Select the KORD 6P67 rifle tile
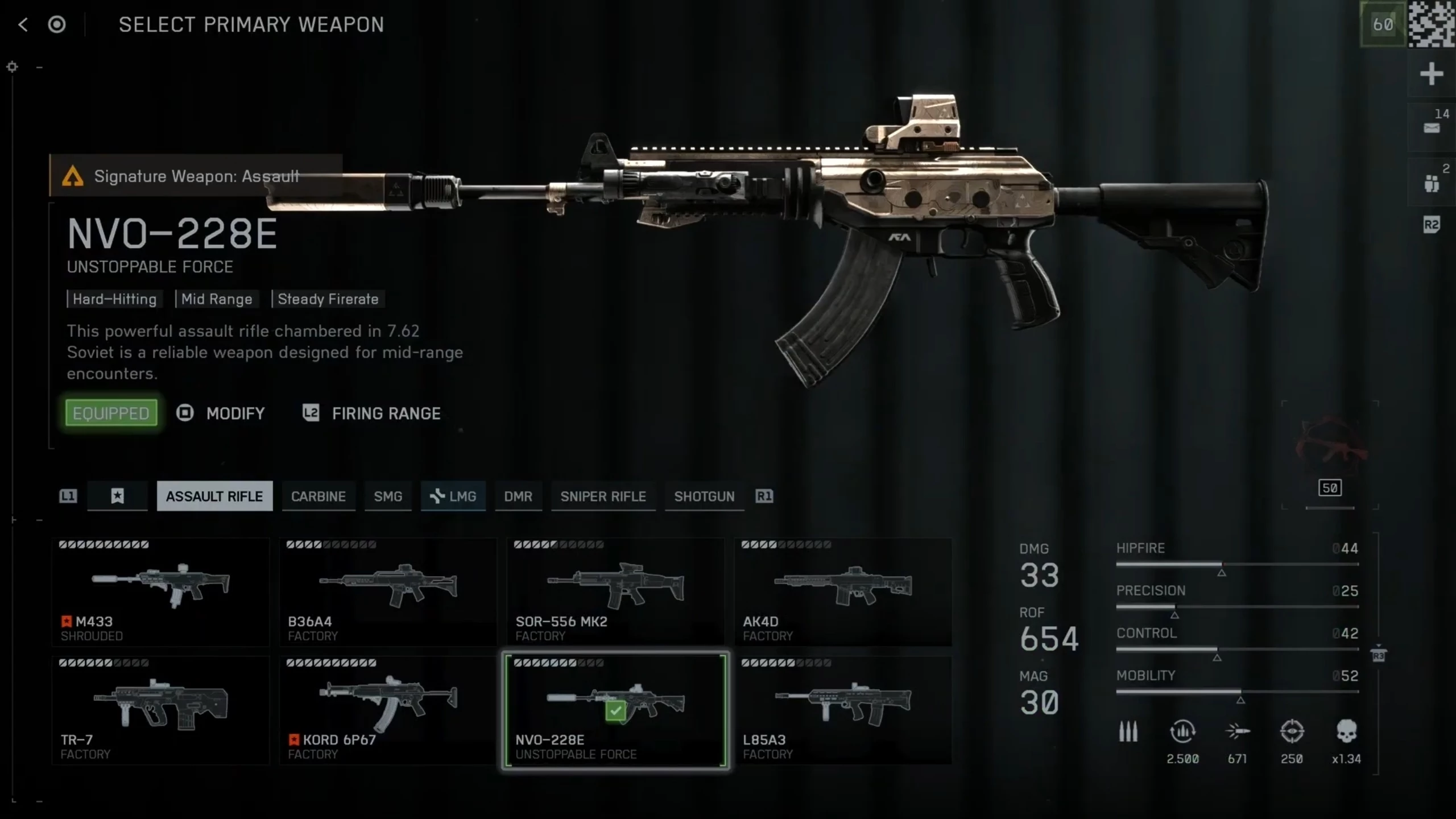This screenshot has height=819, width=1456. click(388, 710)
